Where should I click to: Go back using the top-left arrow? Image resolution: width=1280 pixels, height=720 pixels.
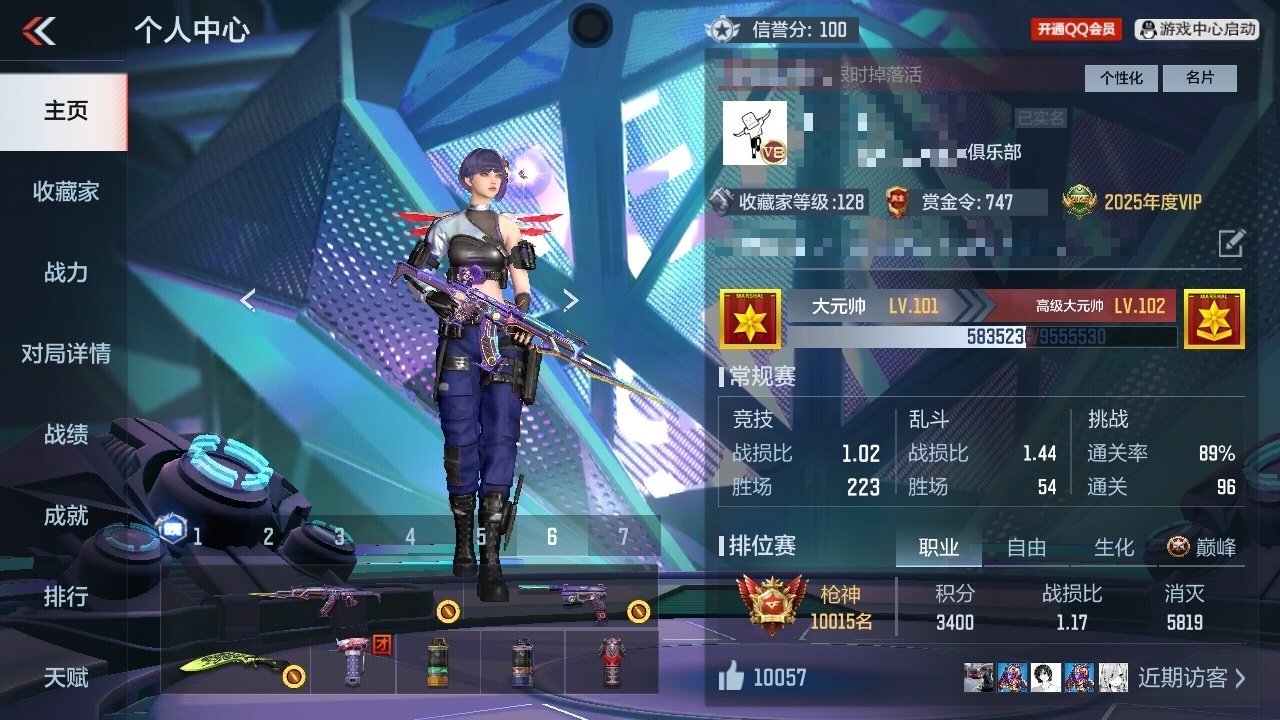(40, 32)
